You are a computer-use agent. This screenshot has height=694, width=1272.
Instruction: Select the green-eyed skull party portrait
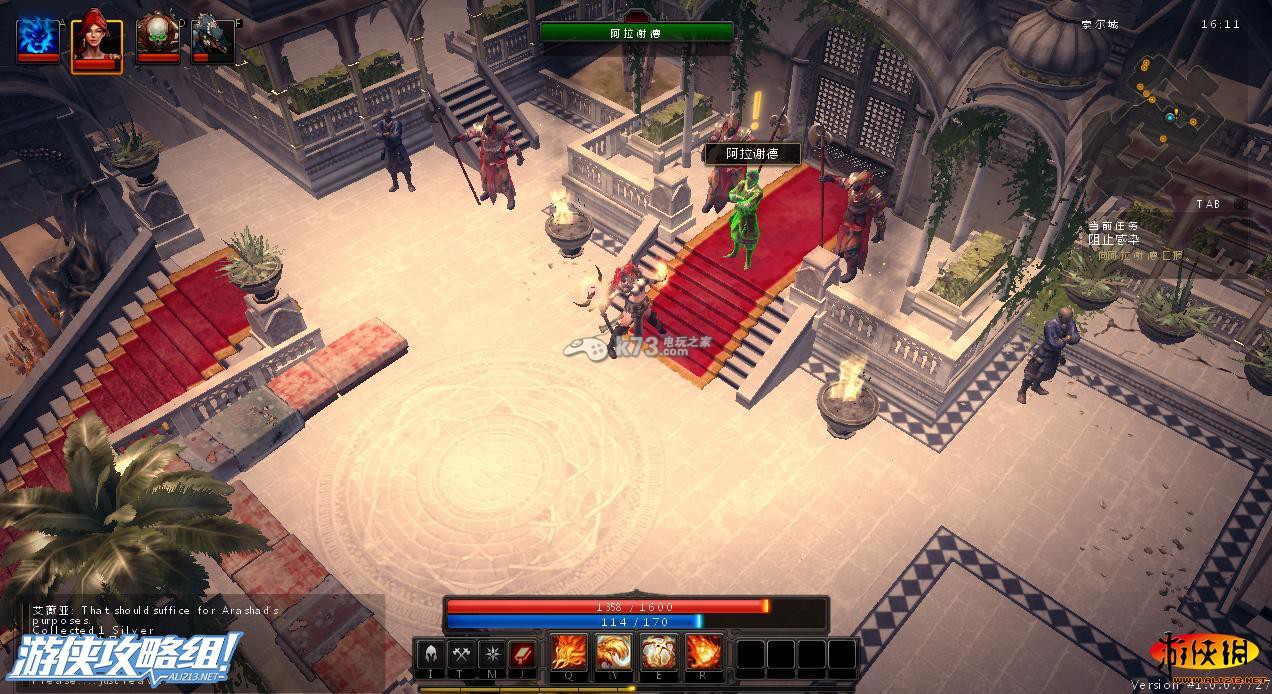pos(157,38)
